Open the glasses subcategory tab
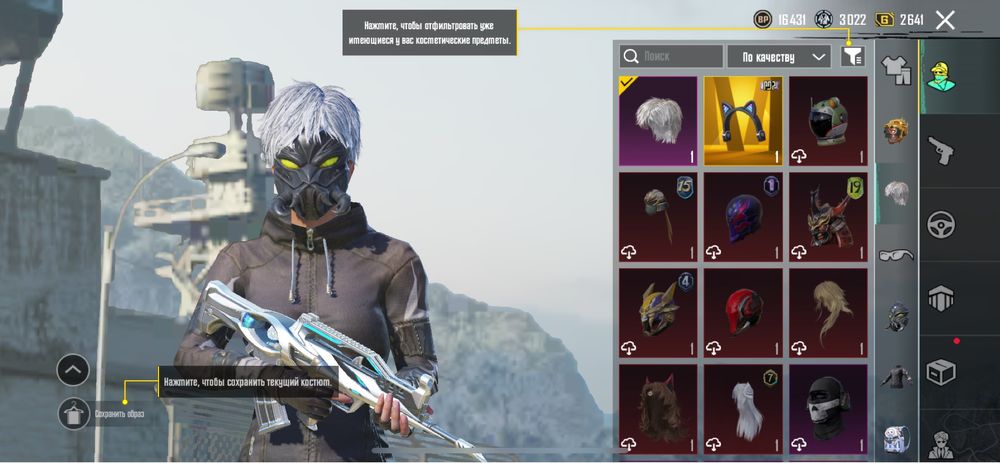 click(x=895, y=255)
